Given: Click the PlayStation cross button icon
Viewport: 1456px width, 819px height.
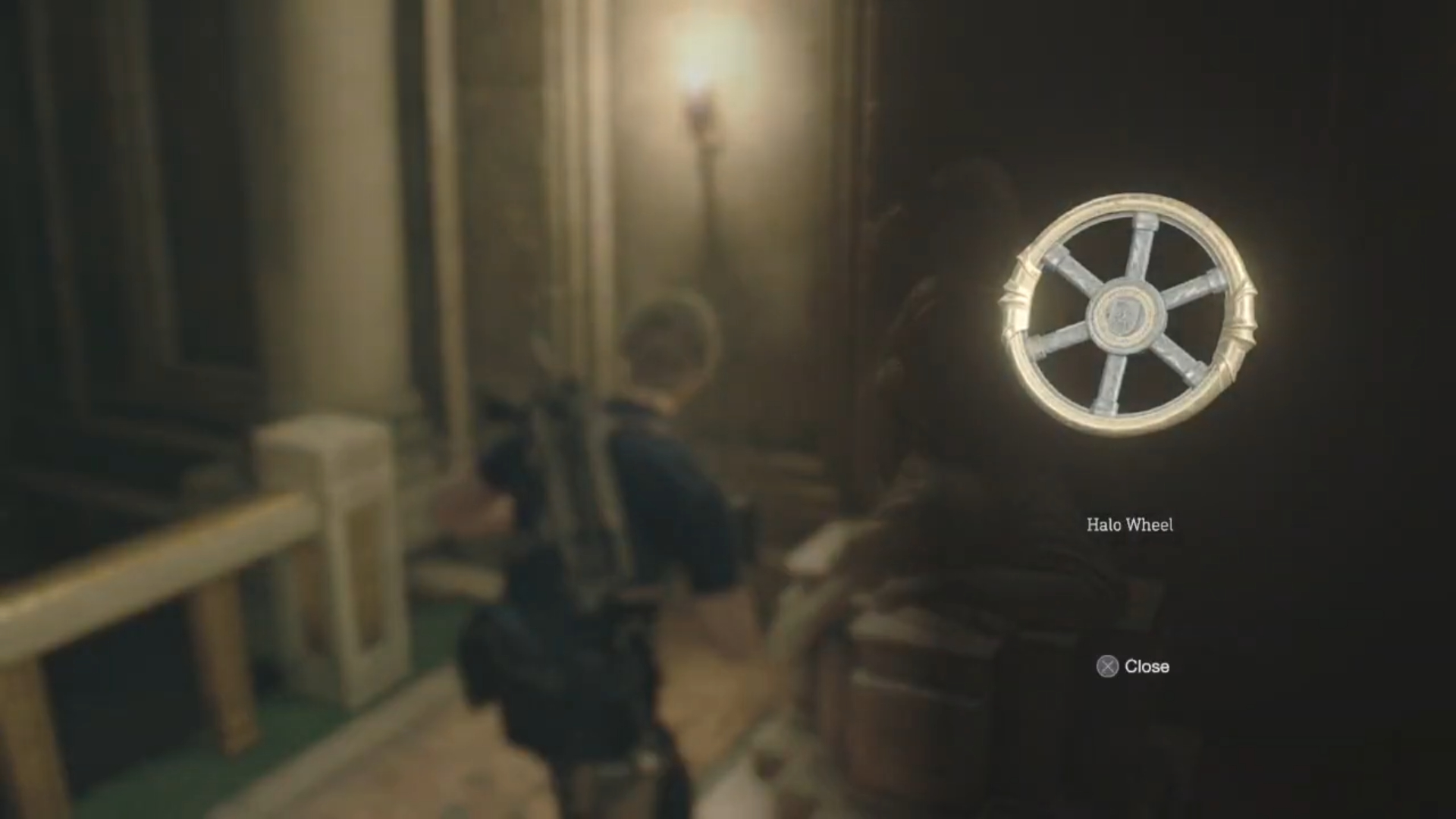Looking at the screenshot, I should coord(1108,667).
